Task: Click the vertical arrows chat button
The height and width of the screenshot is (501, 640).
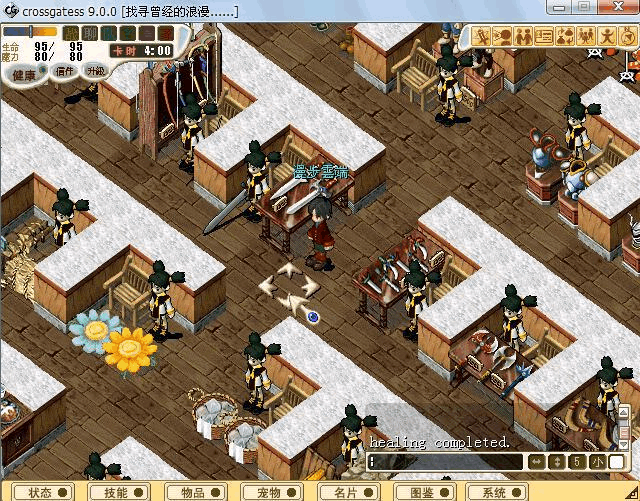Action: tap(557, 462)
